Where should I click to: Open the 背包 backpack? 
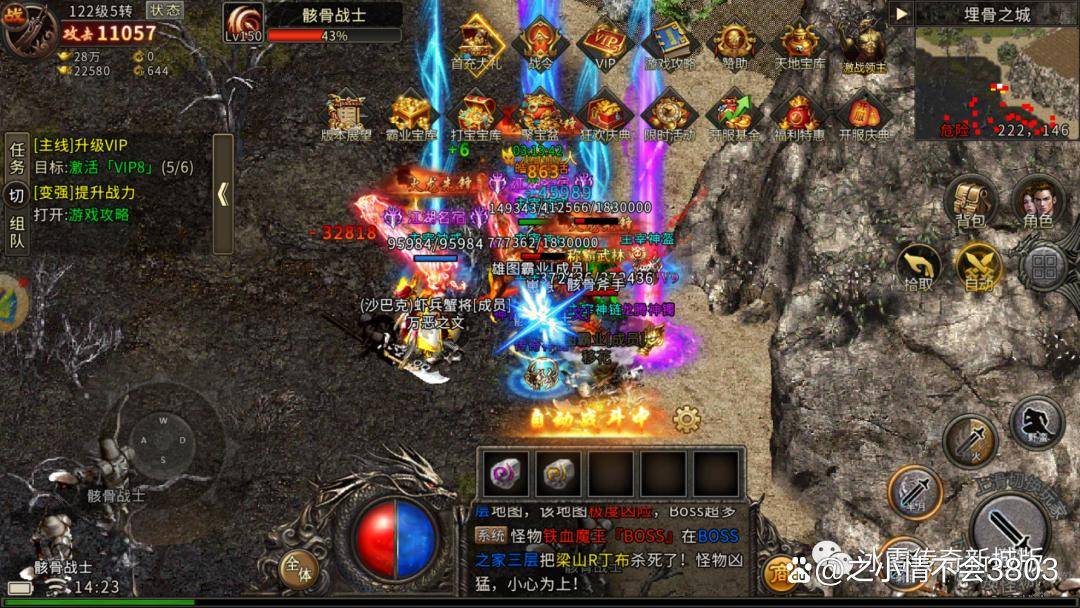click(970, 199)
